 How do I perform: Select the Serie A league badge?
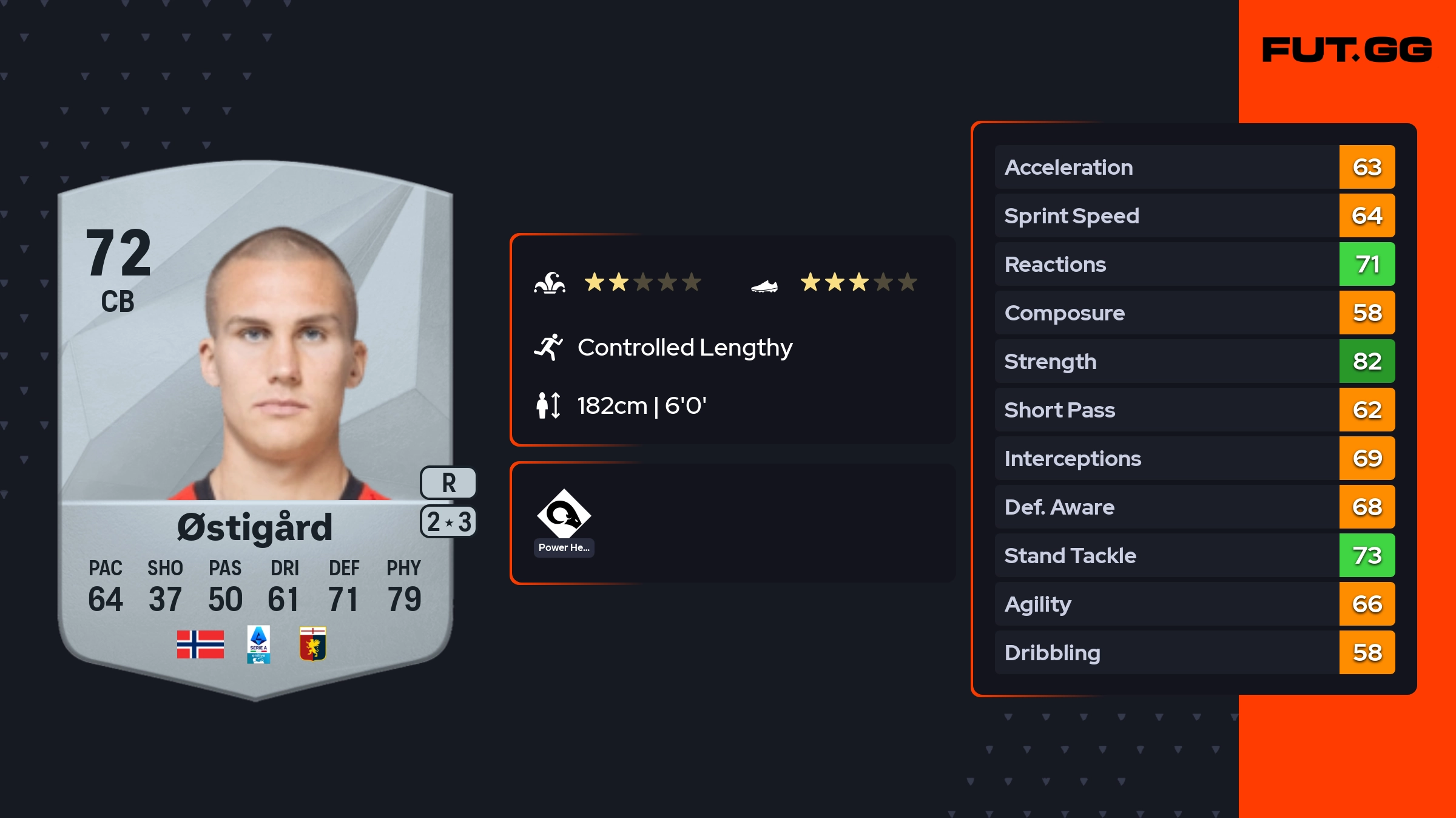(258, 644)
